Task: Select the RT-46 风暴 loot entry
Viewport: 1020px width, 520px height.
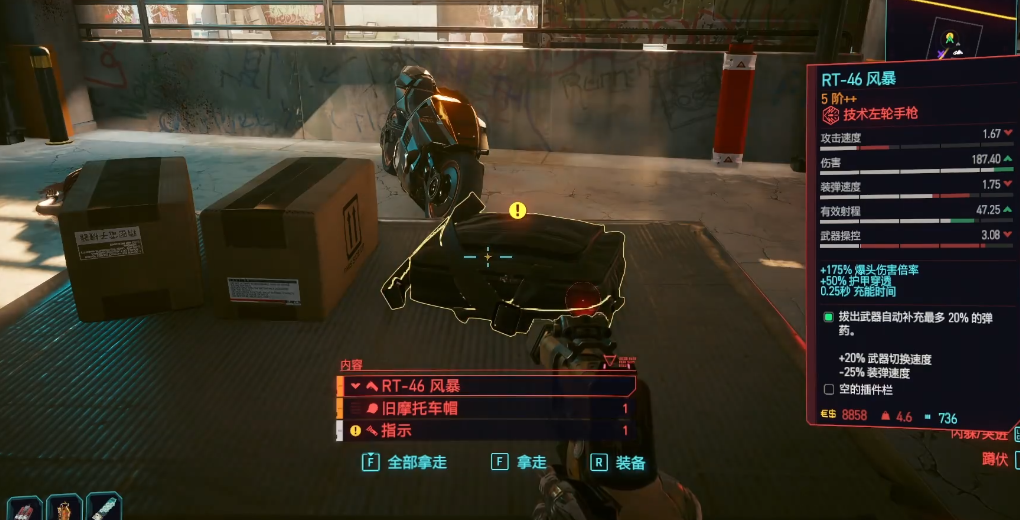Action: (487, 385)
